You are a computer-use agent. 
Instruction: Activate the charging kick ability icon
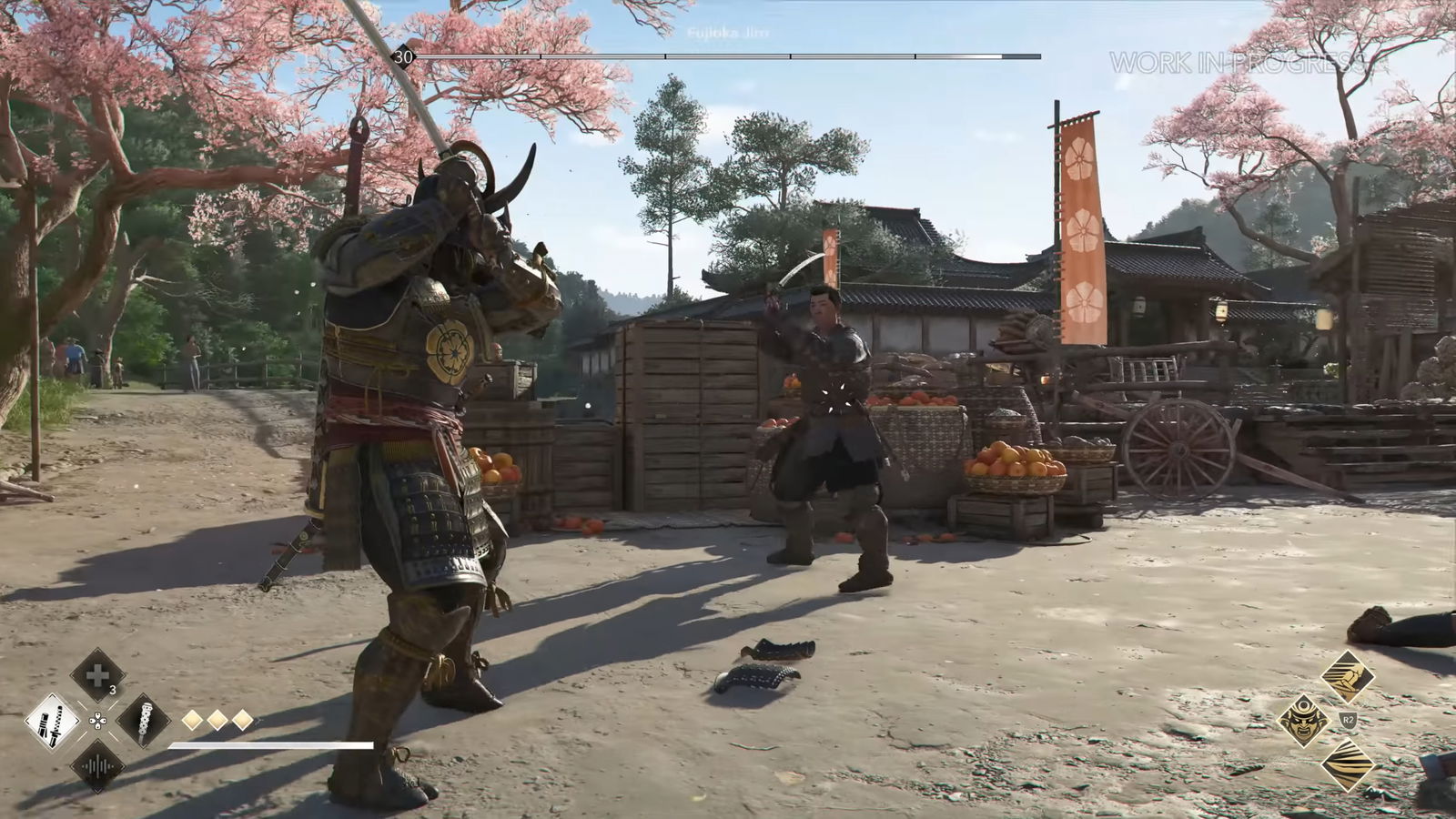point(1348,676)
